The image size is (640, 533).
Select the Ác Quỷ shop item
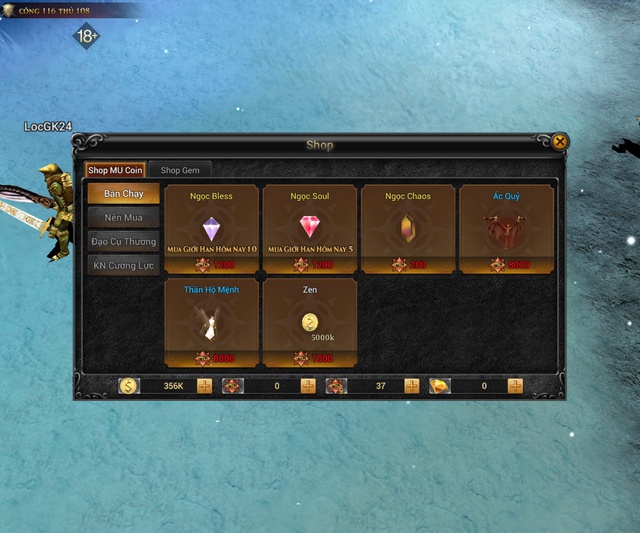[x=506, y=229]
